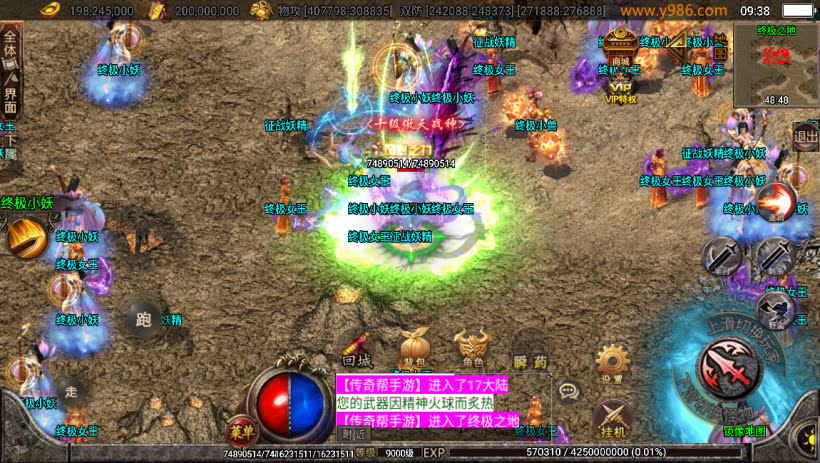The height and width of the screenshot is (463, 820).
Task: Select the 走 walk movement mode
Action: pyautogui.click(x=71, y=391)
